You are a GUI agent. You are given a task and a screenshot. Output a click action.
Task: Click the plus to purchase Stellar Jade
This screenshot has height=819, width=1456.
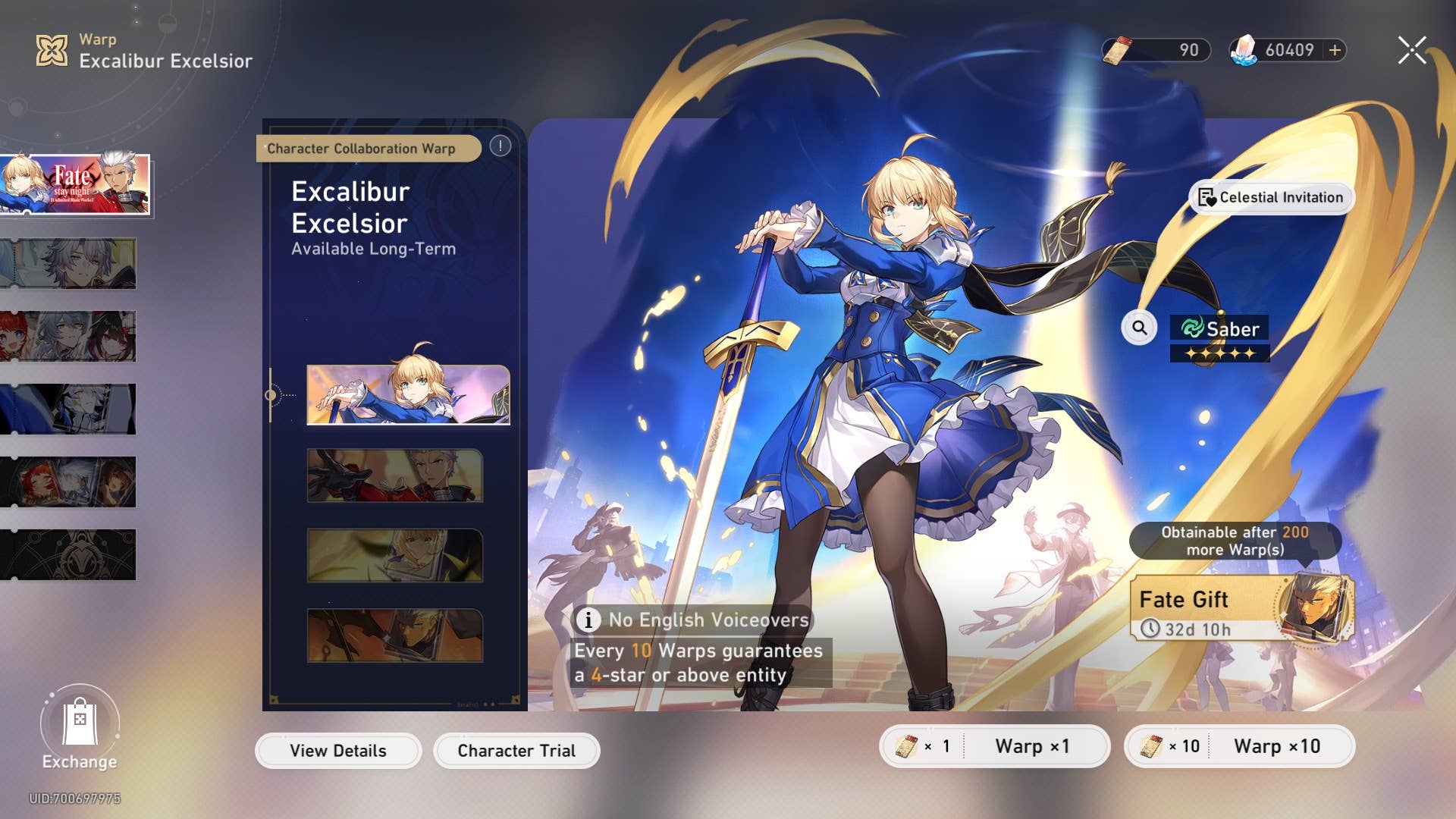[1333, 50]
